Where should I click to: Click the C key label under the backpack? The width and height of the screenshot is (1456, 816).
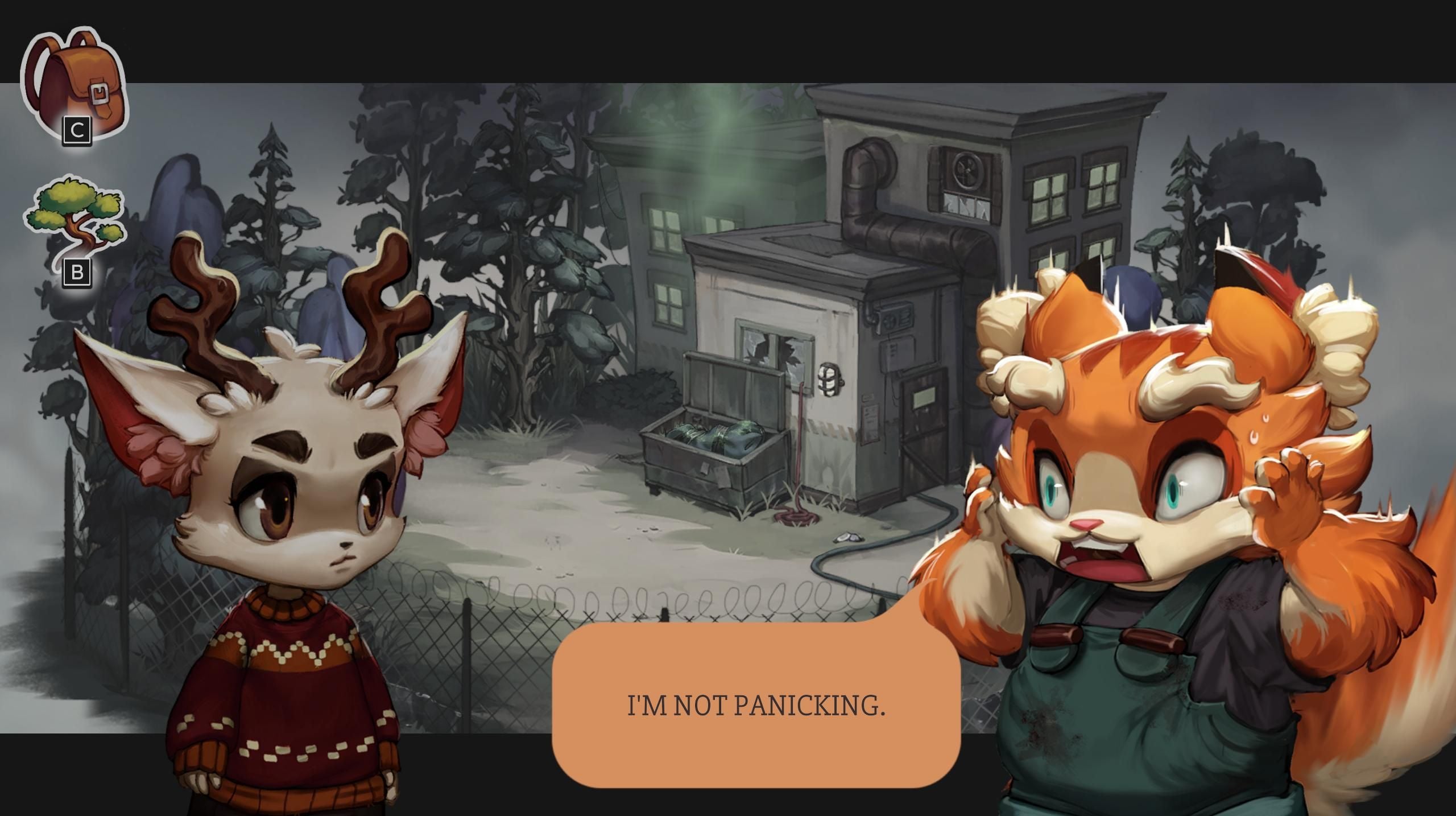click(77, 130)
